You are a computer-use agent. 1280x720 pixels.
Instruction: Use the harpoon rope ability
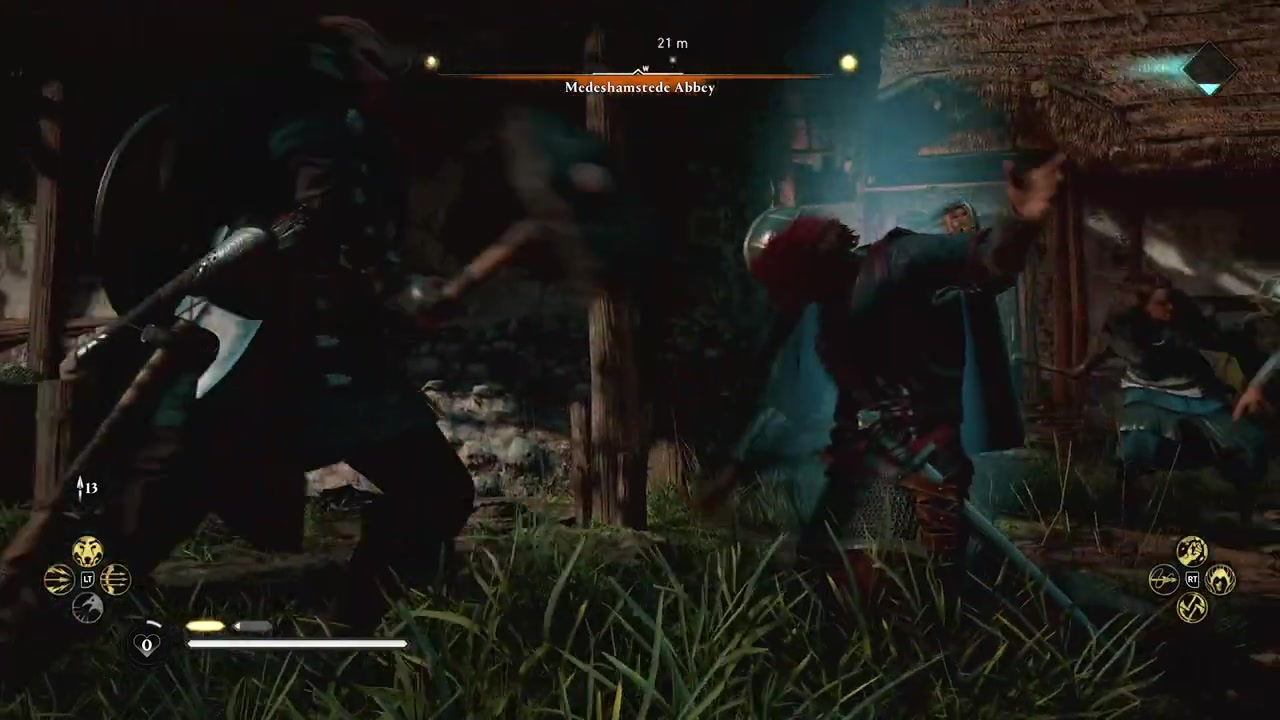point(1163,579)
